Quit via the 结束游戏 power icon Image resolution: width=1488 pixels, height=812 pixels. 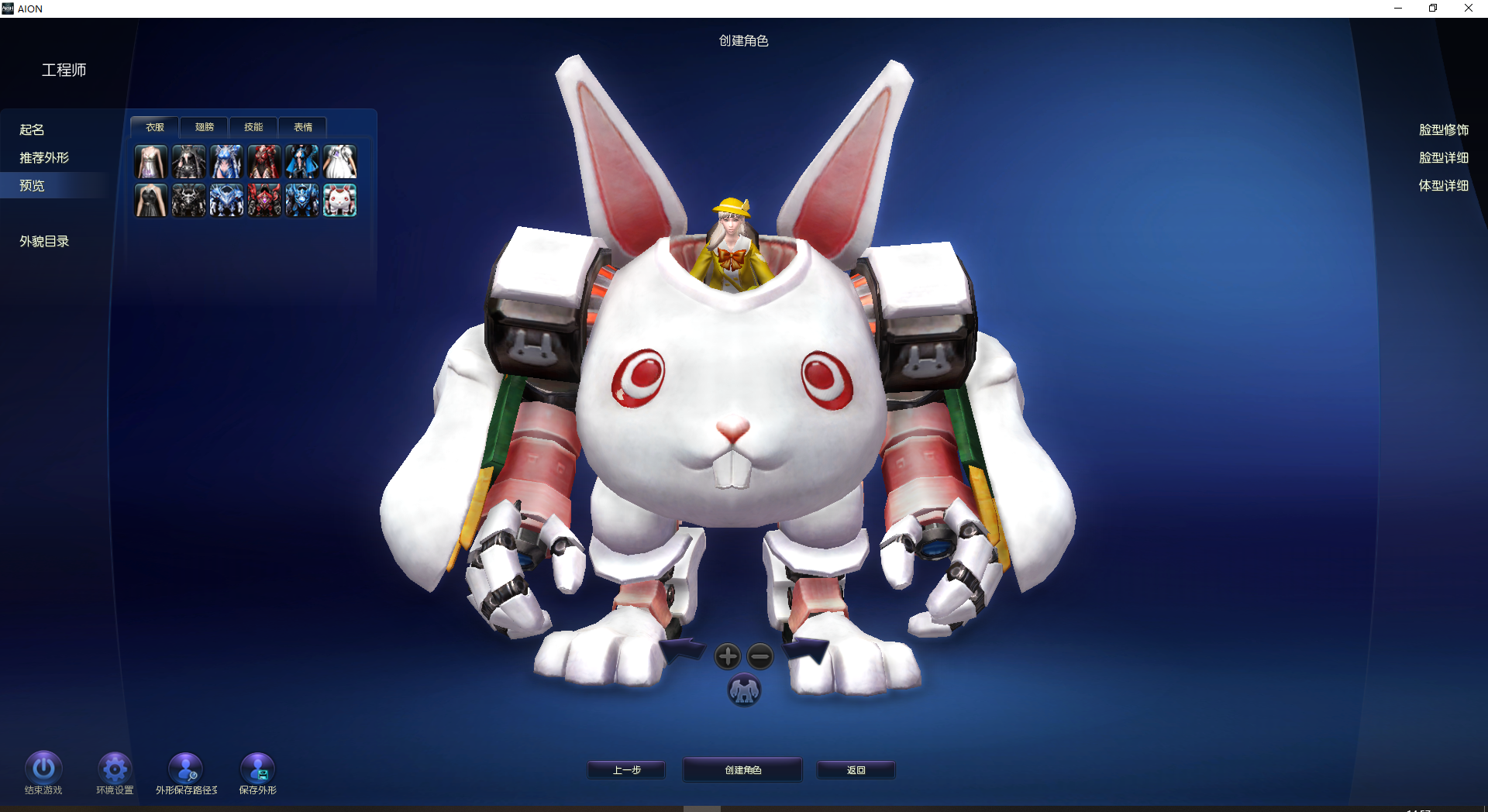[43, 768]
